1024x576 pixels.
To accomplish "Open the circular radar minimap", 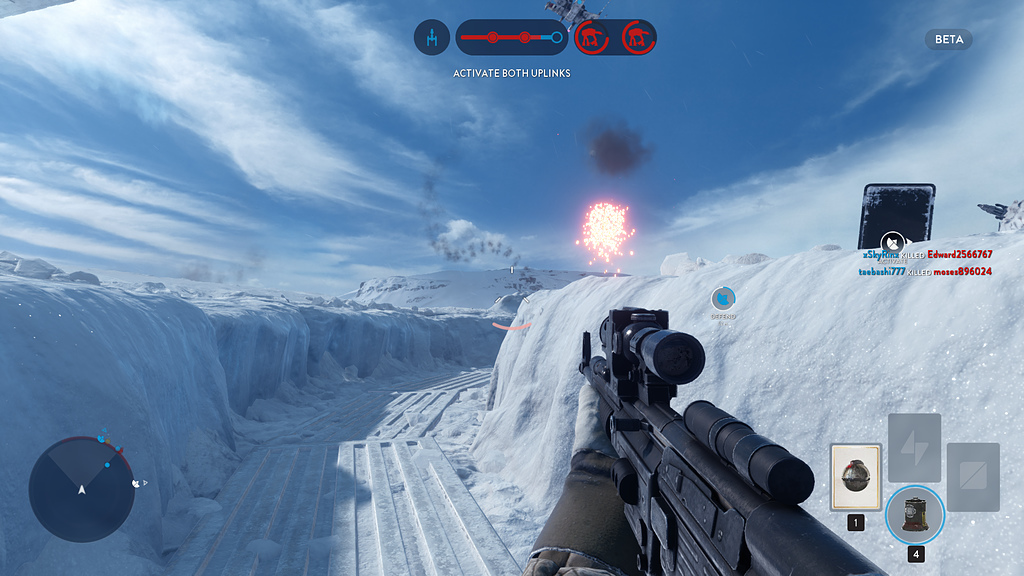I will pos(81,489).
